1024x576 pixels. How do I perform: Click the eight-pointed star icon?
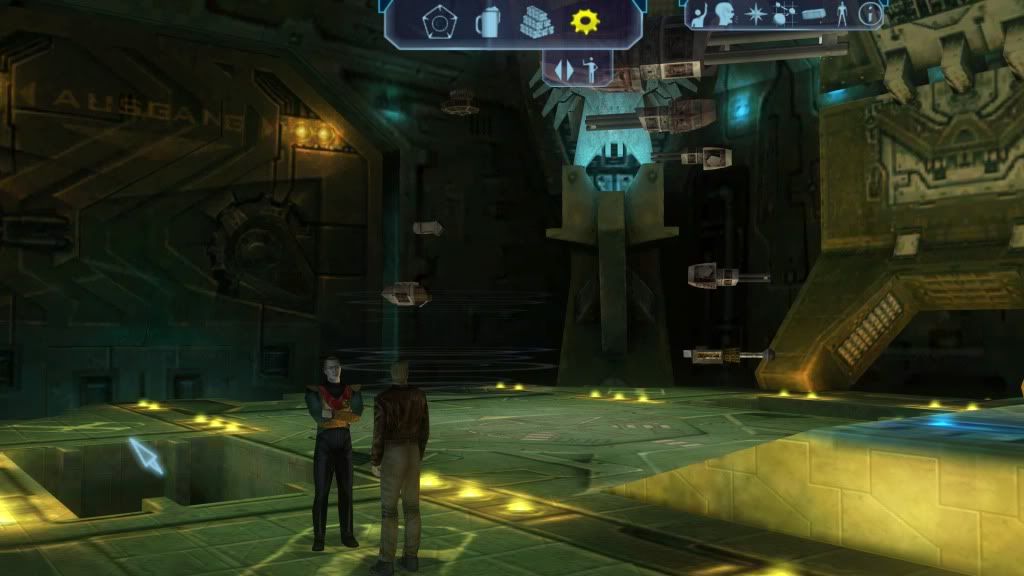point(754,15)
